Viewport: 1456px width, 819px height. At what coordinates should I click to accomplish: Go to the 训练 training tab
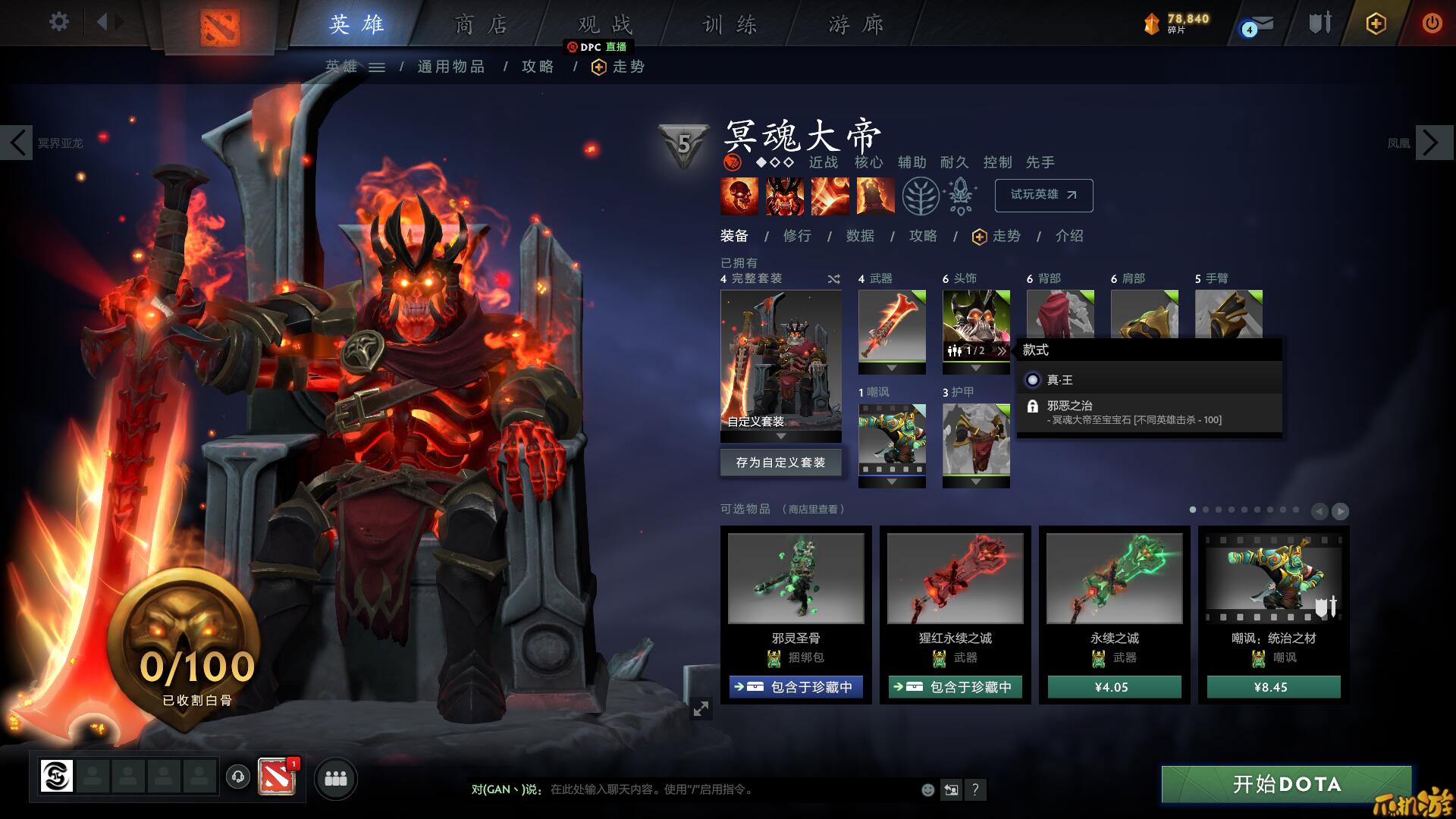pos(730,25)
